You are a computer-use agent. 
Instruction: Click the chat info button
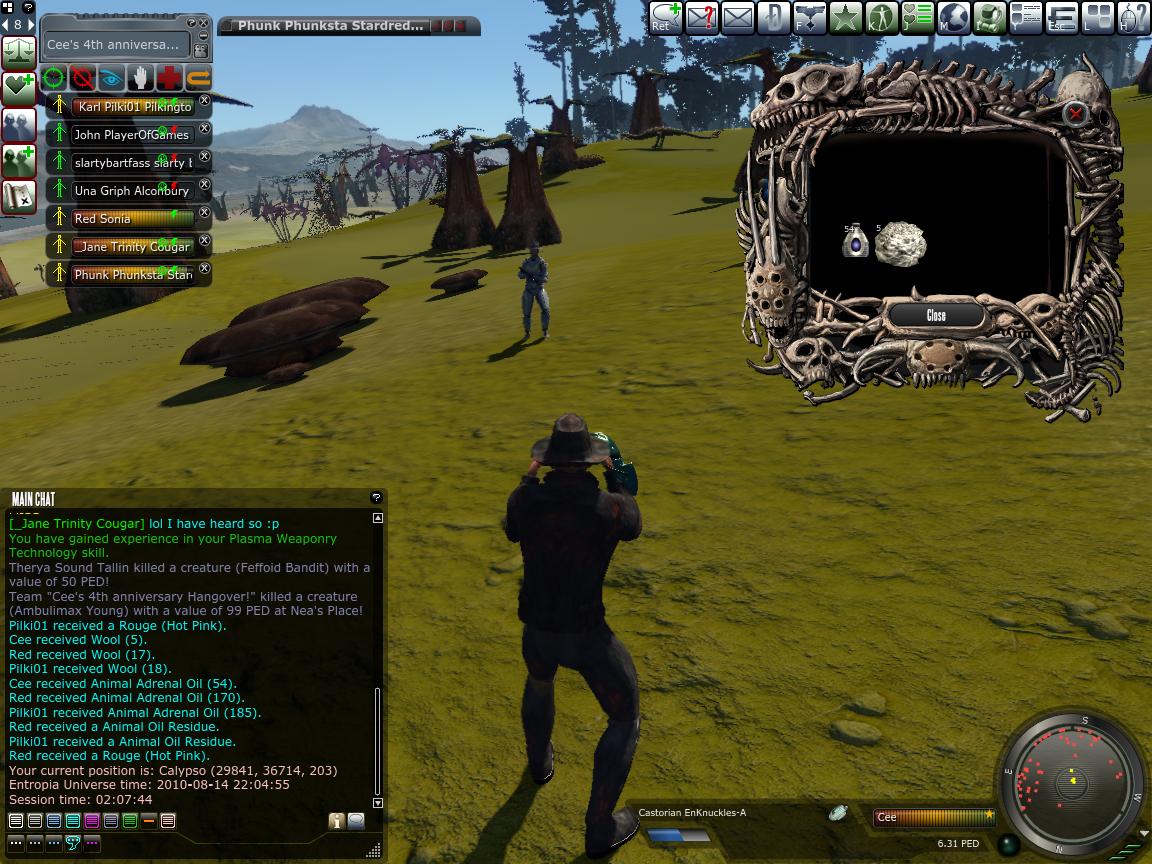(336, 821)
